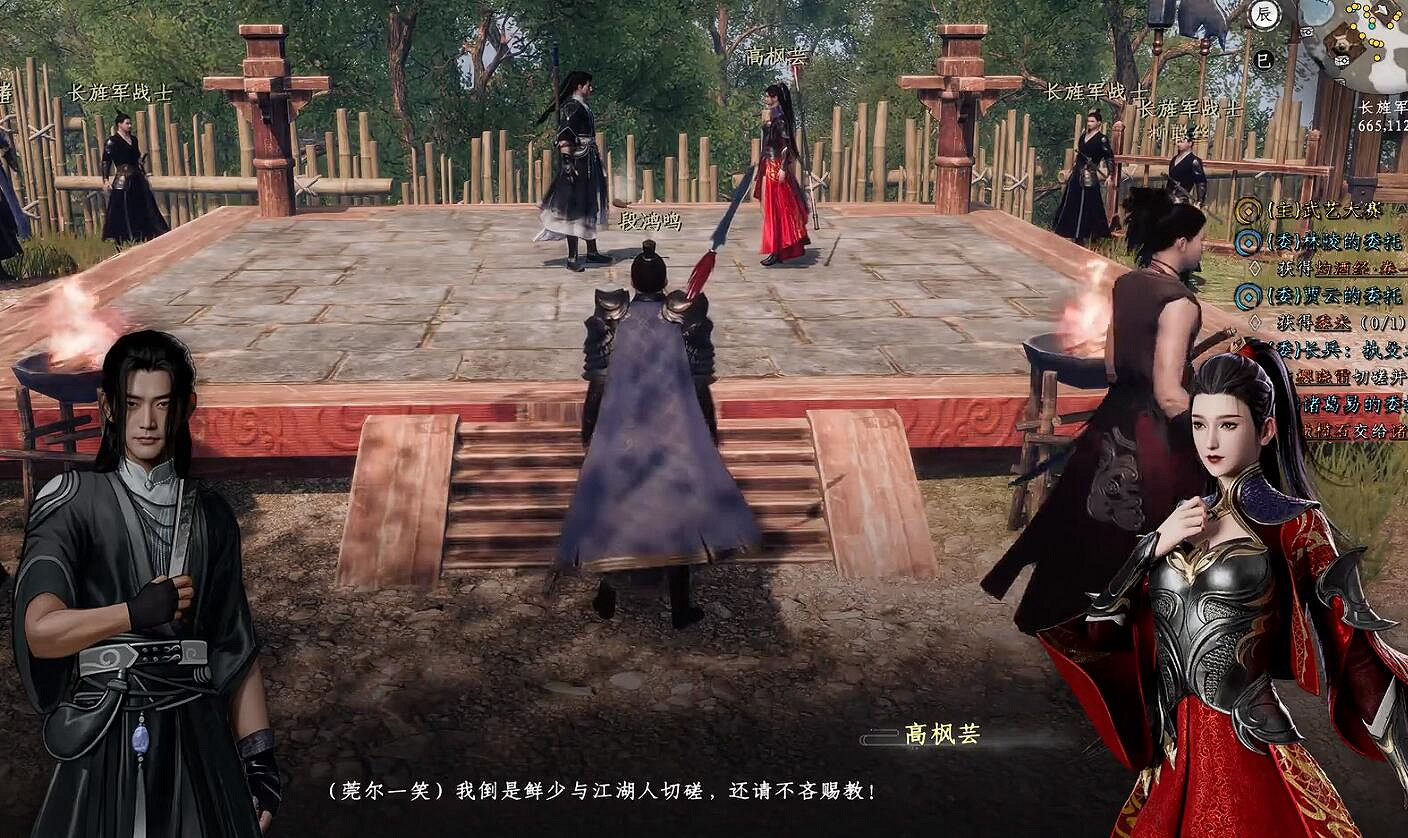Click the animal icon on the minimap
The image size is (1408, 838).
click(1341, 43)
